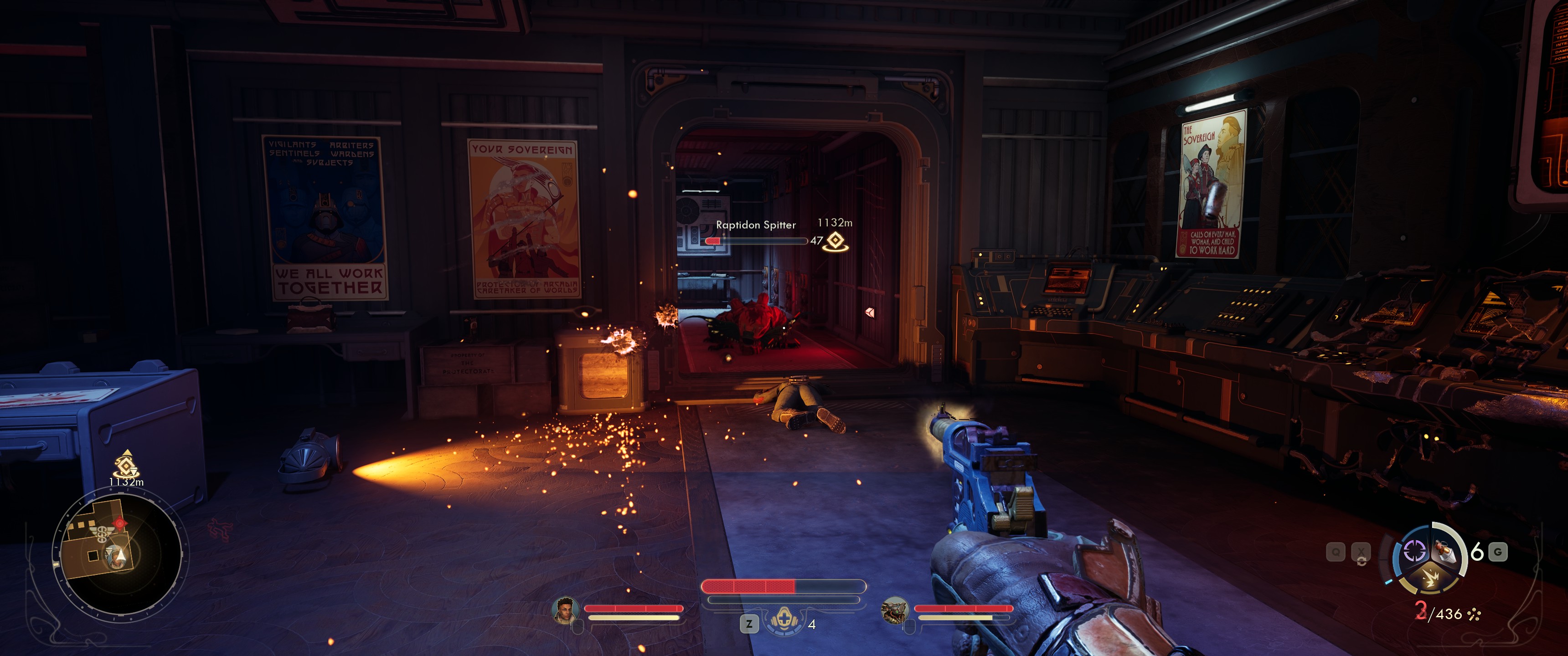Click the quest objective marker above the minimap

pyautogui.click(x=126, y=466)
